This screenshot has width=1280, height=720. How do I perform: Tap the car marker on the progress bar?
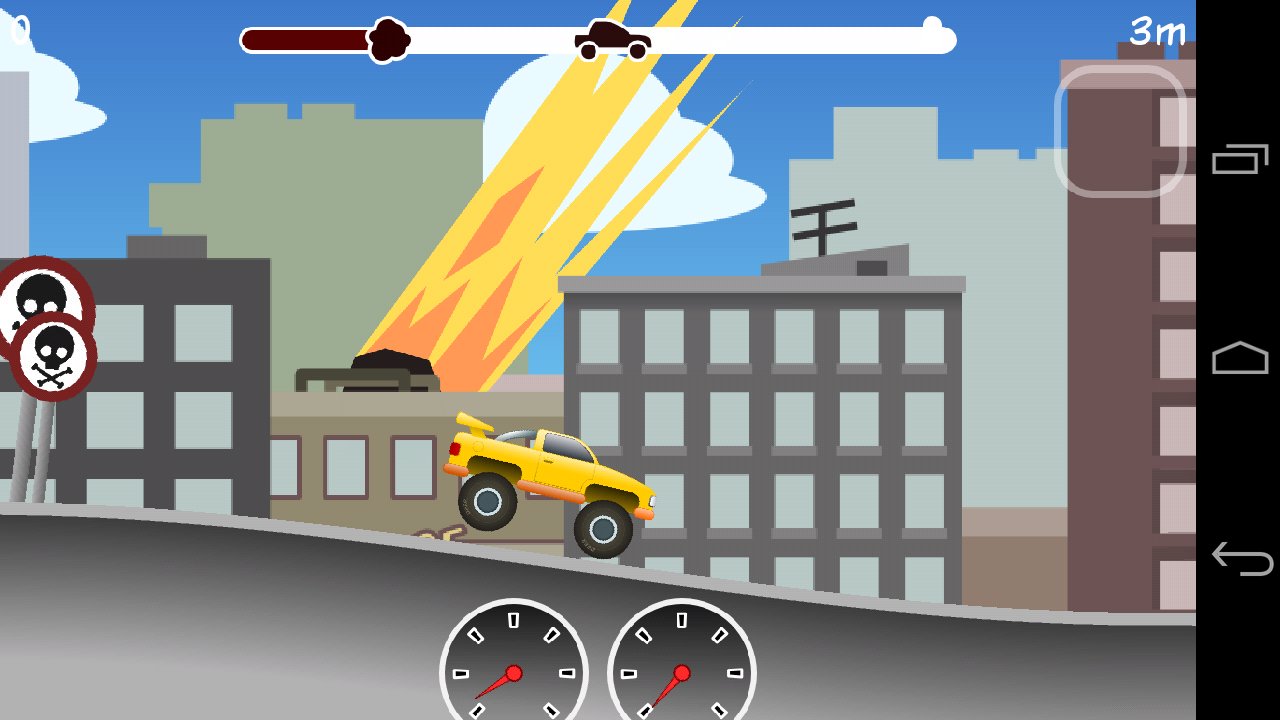pyautogui.click(x=613, y=38)
